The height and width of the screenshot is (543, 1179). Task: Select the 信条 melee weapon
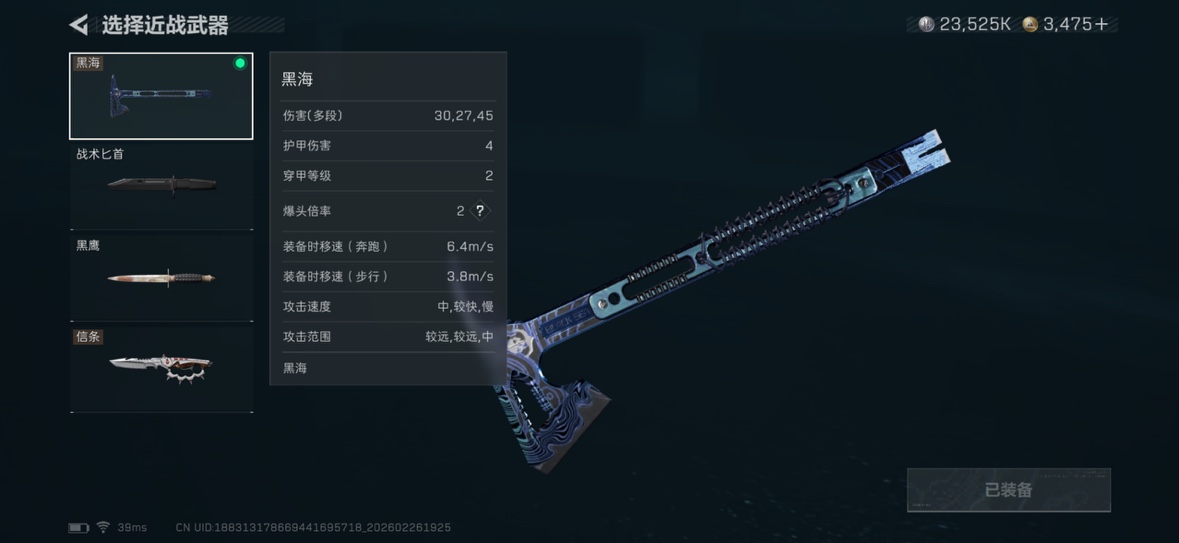(x=161, y=368)
